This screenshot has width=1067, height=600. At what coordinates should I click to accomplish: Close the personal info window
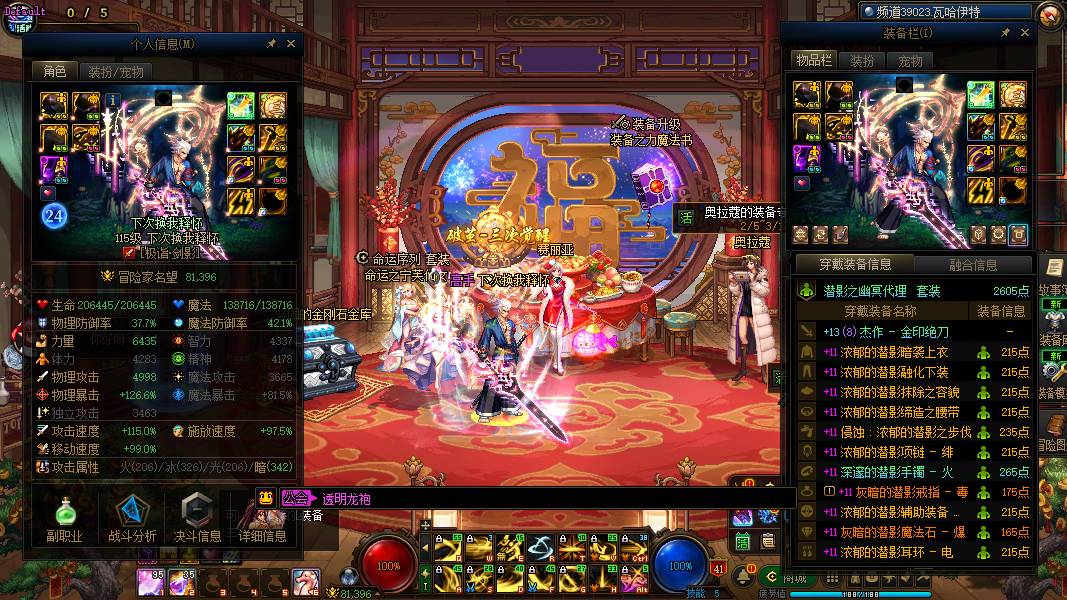pos(291,44)
